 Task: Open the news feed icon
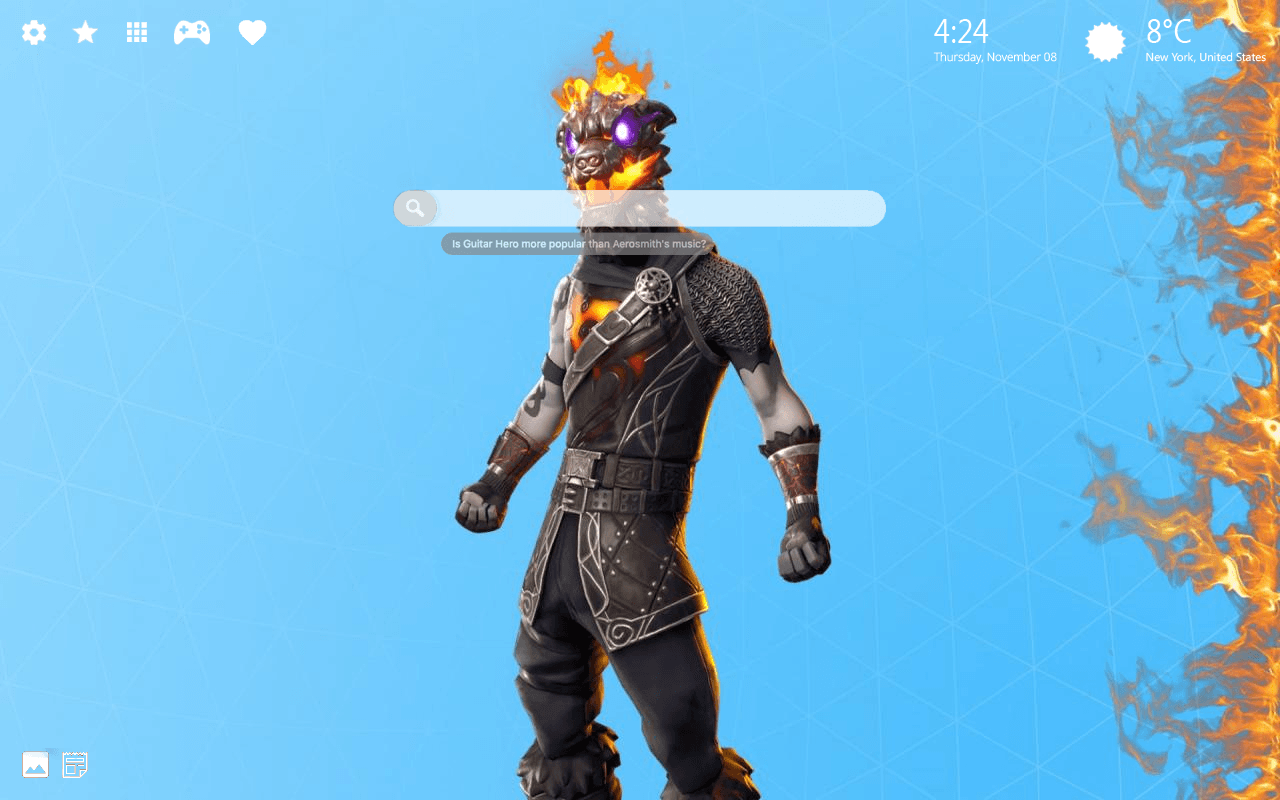pyautogui.click(x=74, y=764)
